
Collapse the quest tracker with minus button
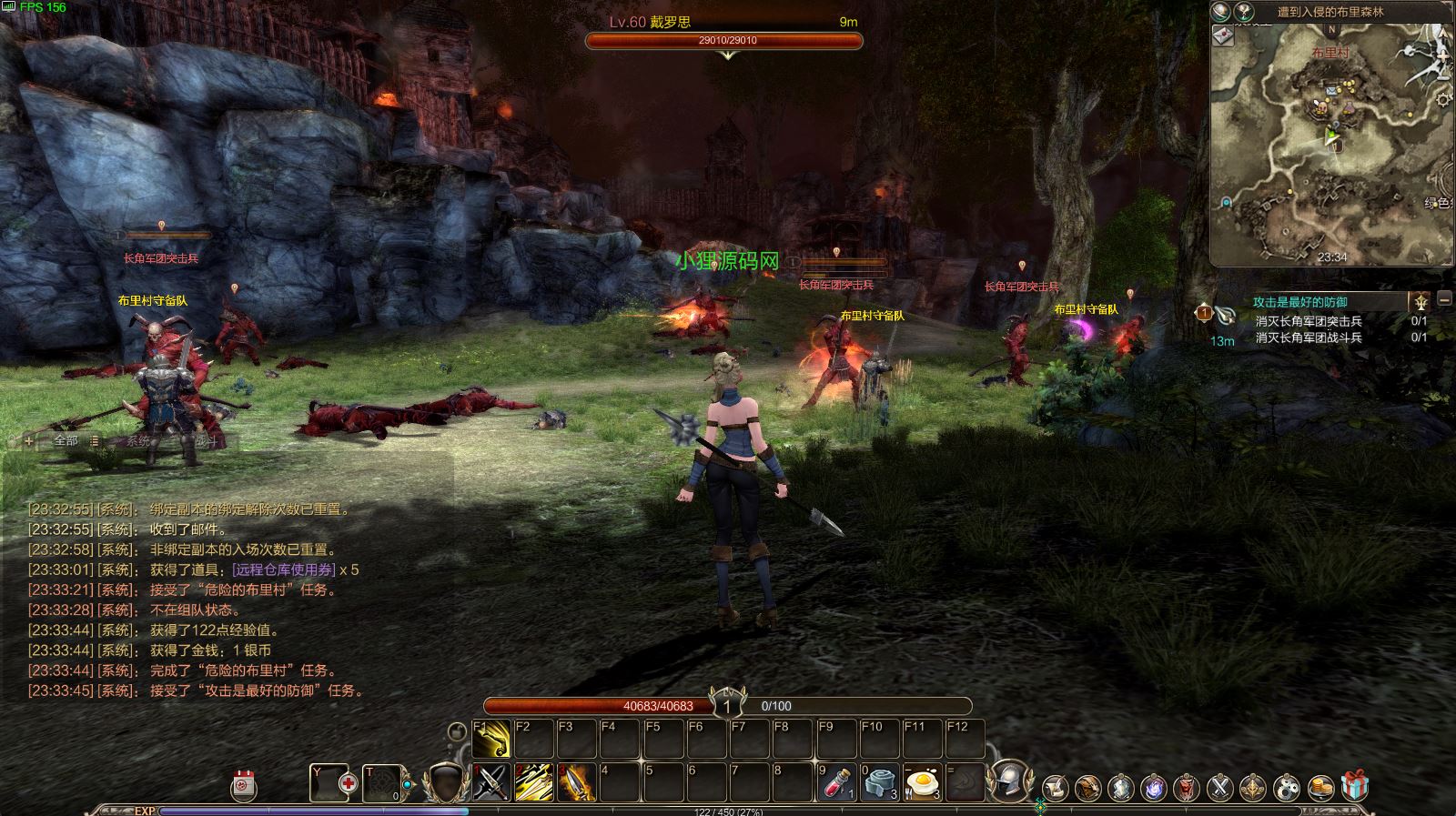tap(1444, 299)
